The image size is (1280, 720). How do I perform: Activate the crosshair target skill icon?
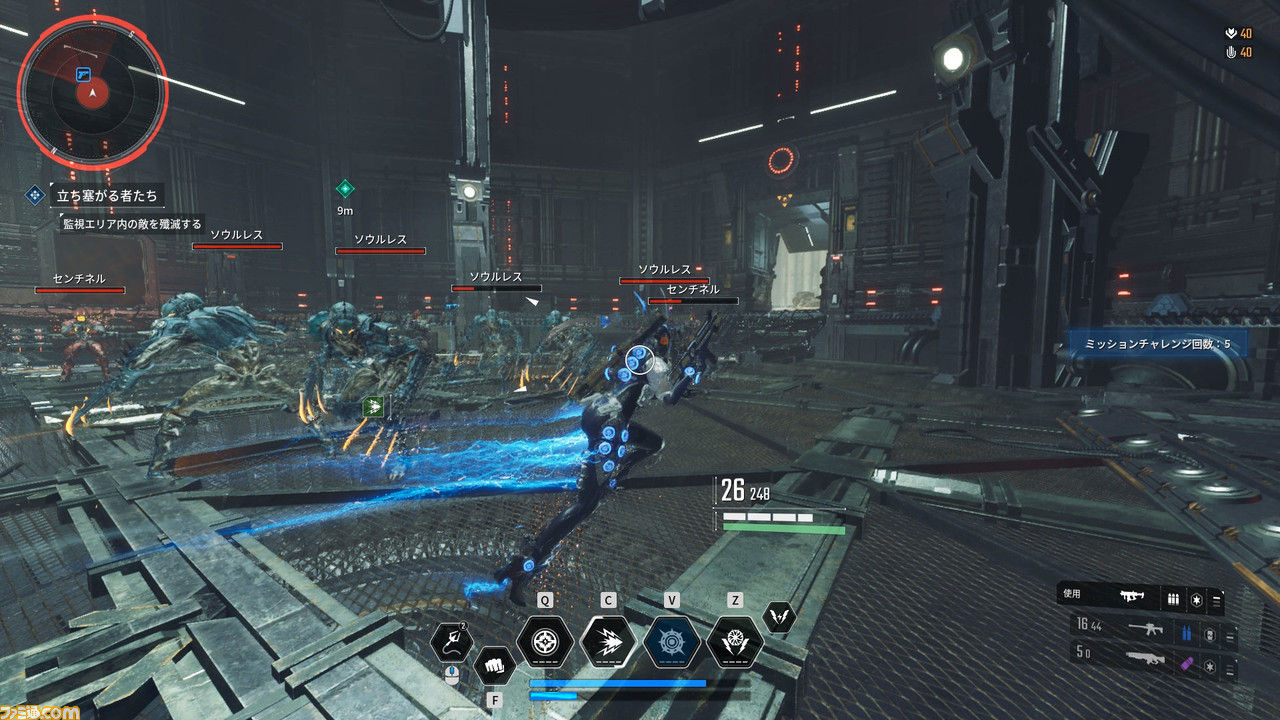(x=545, y=642)
